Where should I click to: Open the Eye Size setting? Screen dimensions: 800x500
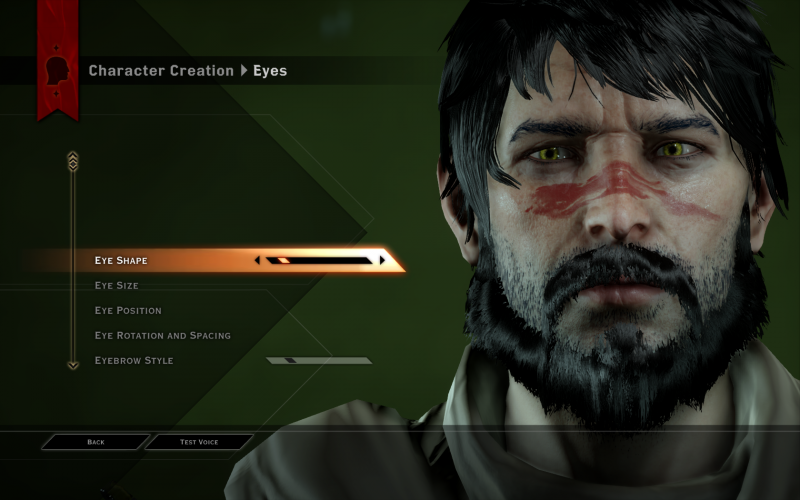116,286
